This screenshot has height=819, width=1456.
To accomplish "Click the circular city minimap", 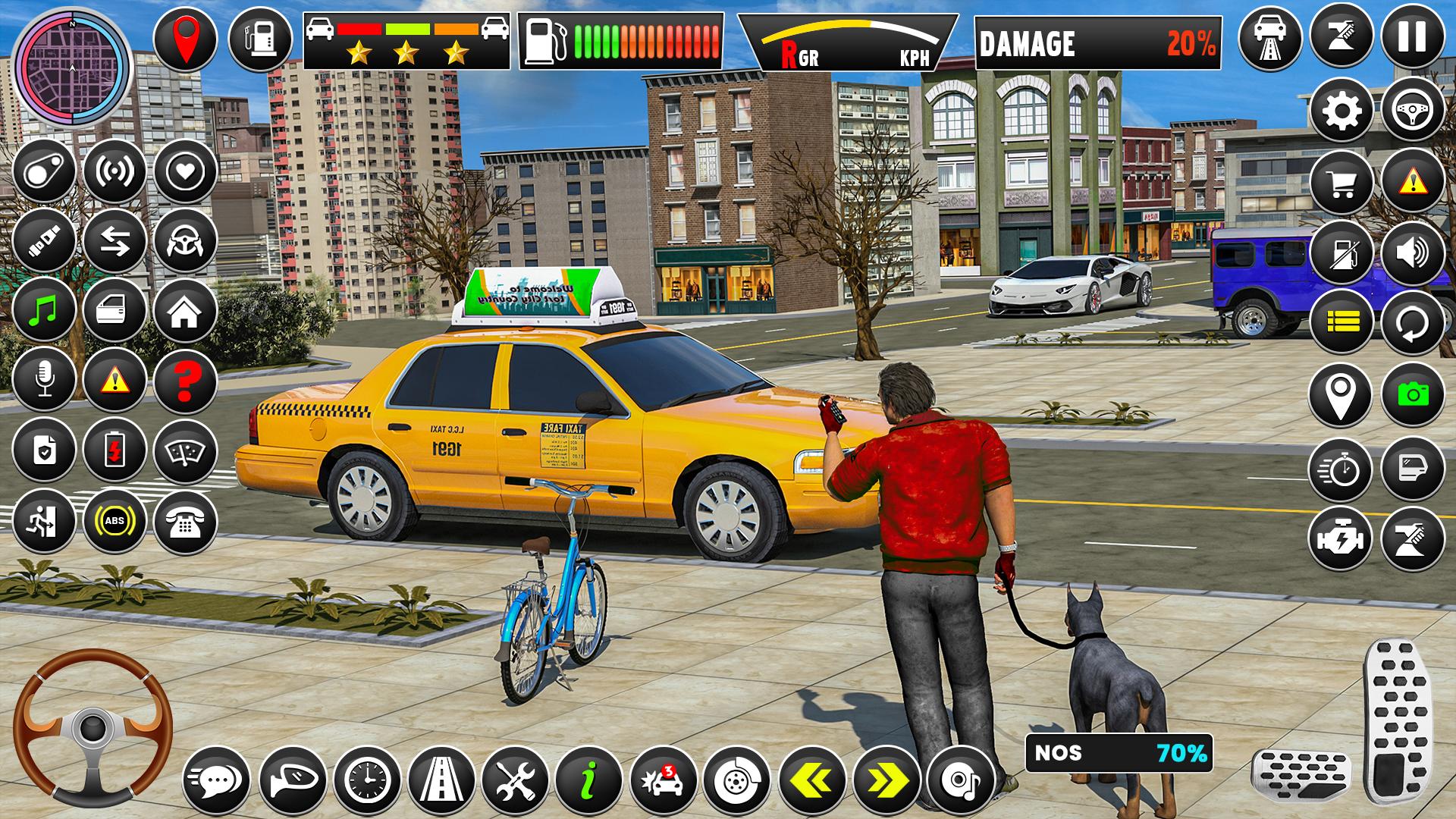I will tap(73, 68).
